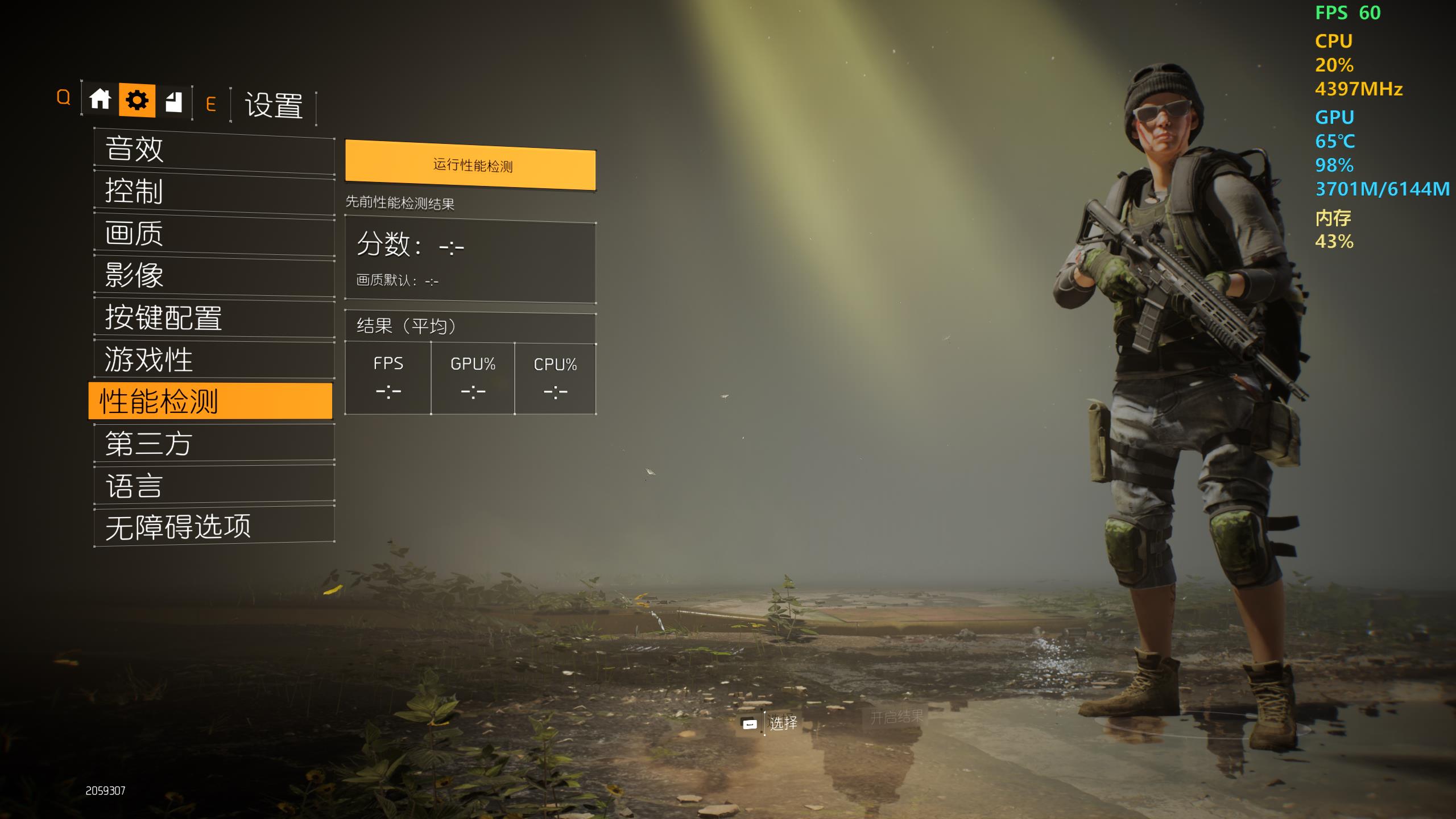
Task: Select the gear settings tab
Action: click(x=137, y=101)
